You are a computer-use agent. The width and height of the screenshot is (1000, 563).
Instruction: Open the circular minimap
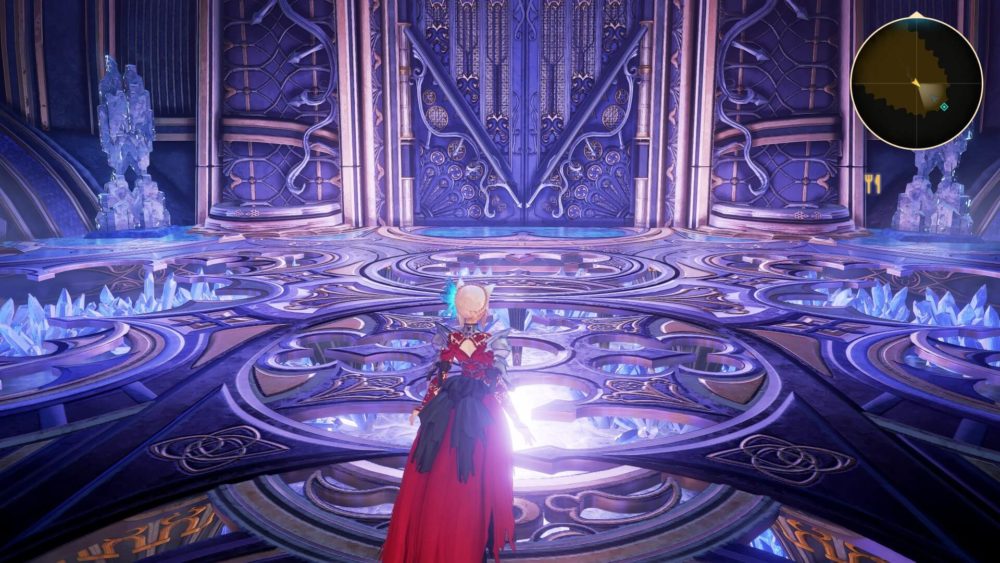click(x=916, y=83)
